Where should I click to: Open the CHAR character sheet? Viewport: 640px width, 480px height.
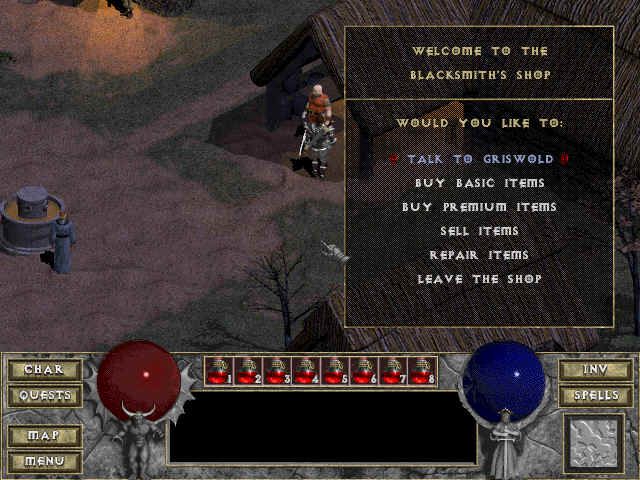[x=44, y=370]
